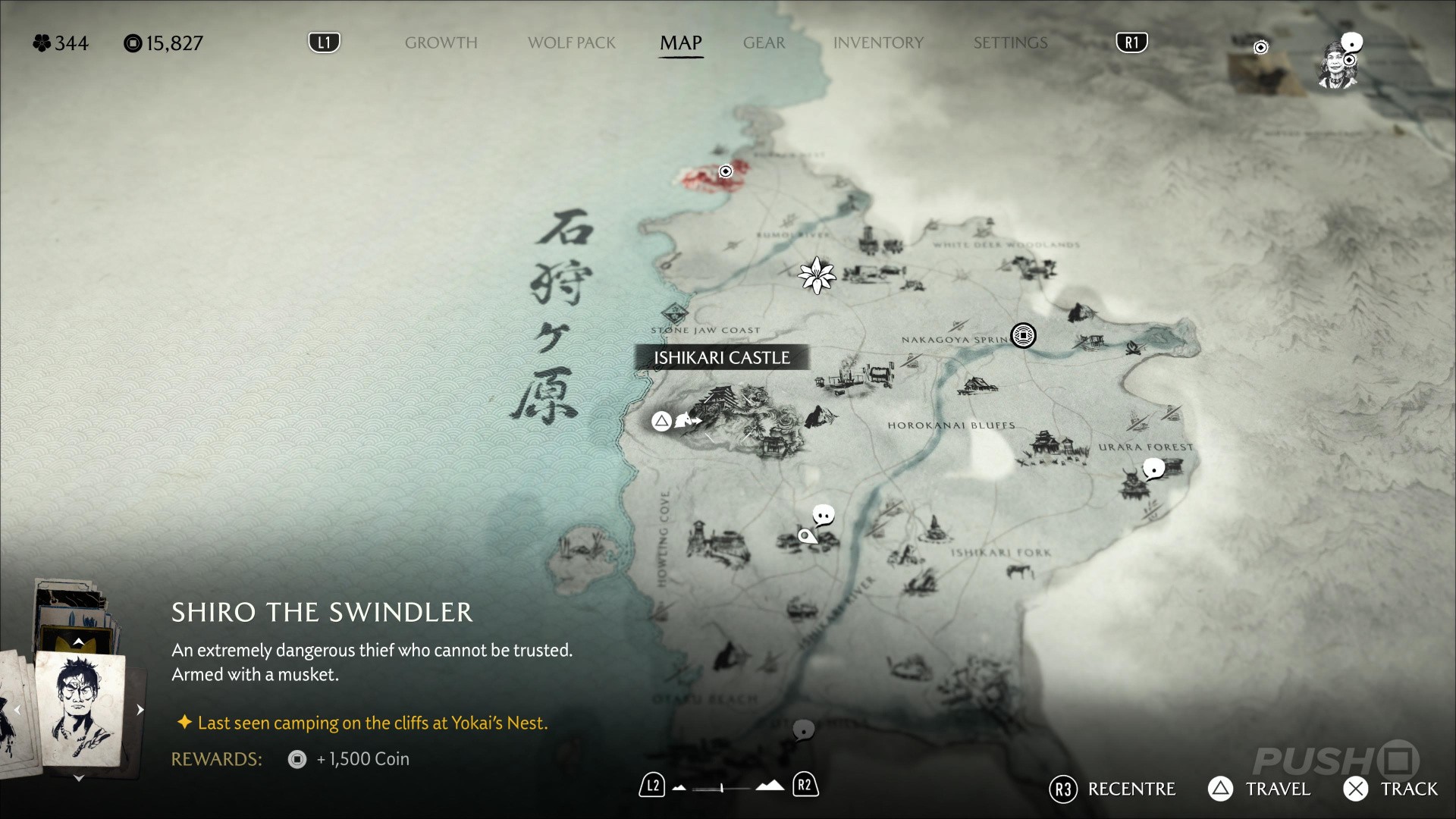Image resolution: width=1456 pixels, height=819 pixels.
Task: Show the next bounty card with right arrow
Action: pos(140,710)
